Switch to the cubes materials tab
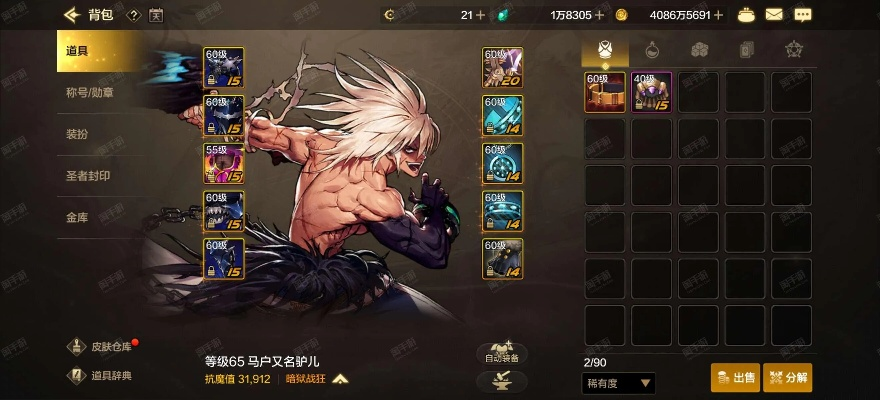Viewport: 880px width, 400px height. (x=698, y=49)
